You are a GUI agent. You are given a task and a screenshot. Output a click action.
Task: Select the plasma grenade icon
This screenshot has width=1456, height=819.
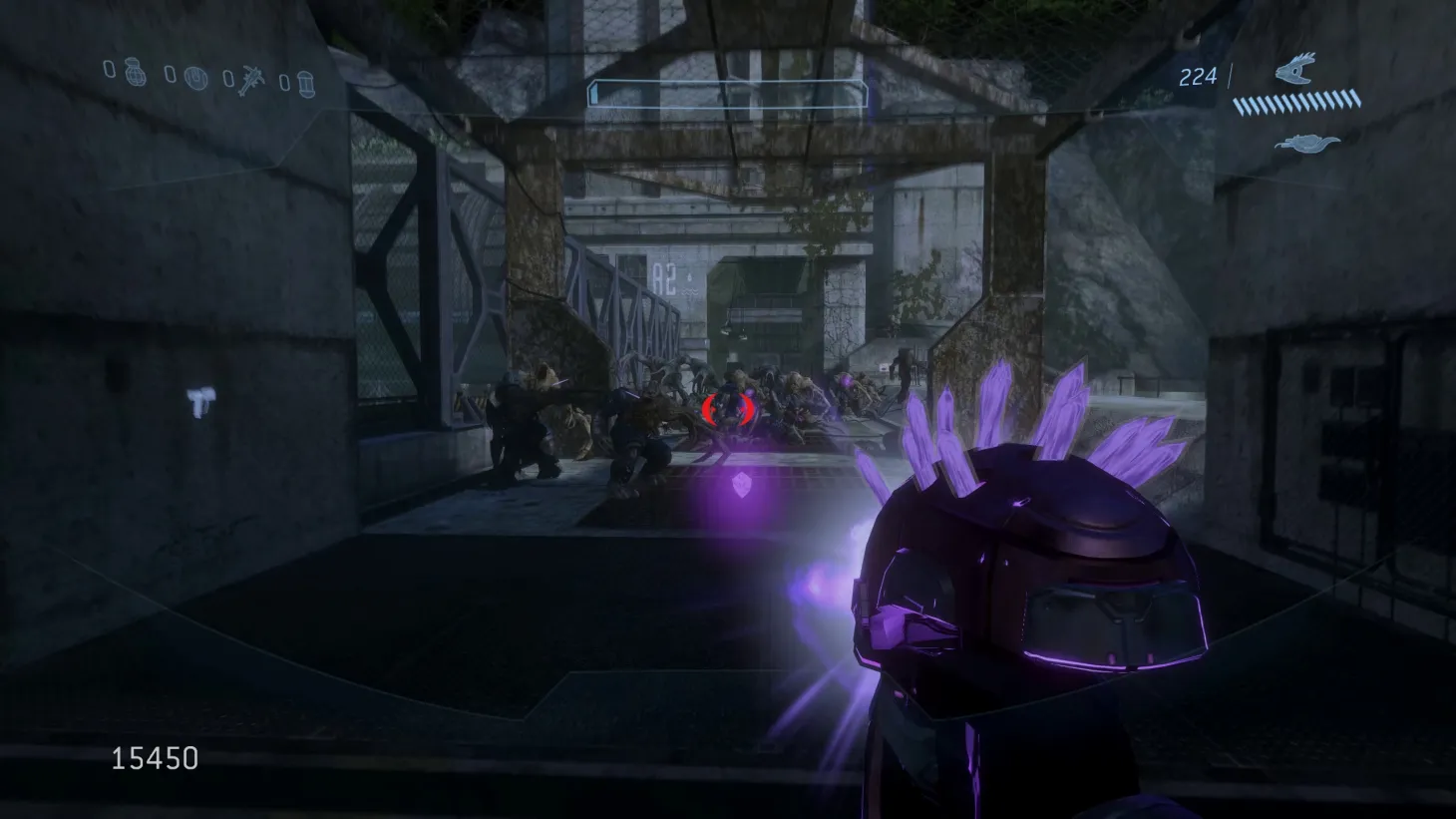(x=196, y=78)
